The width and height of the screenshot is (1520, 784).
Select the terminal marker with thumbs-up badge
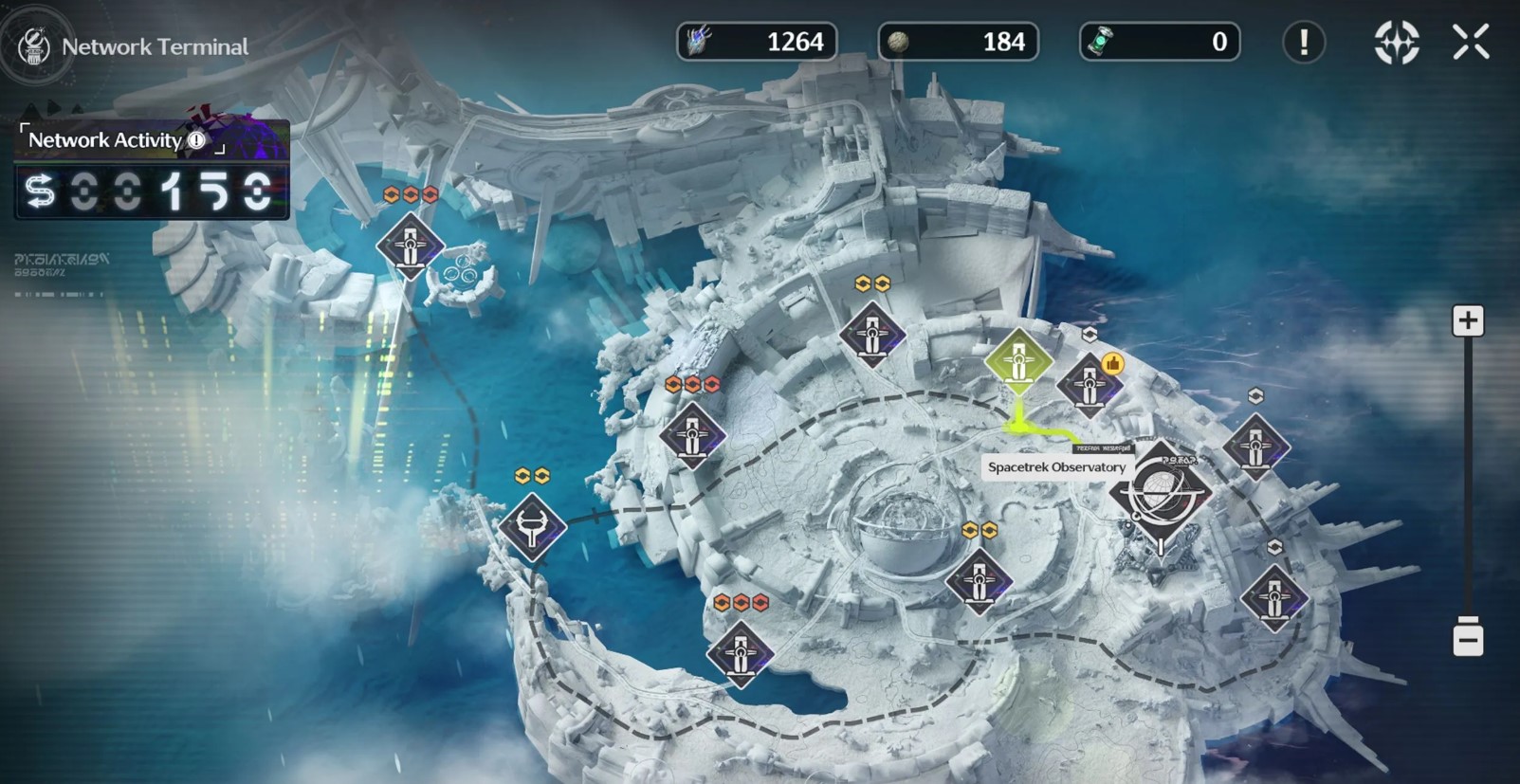1089,386
